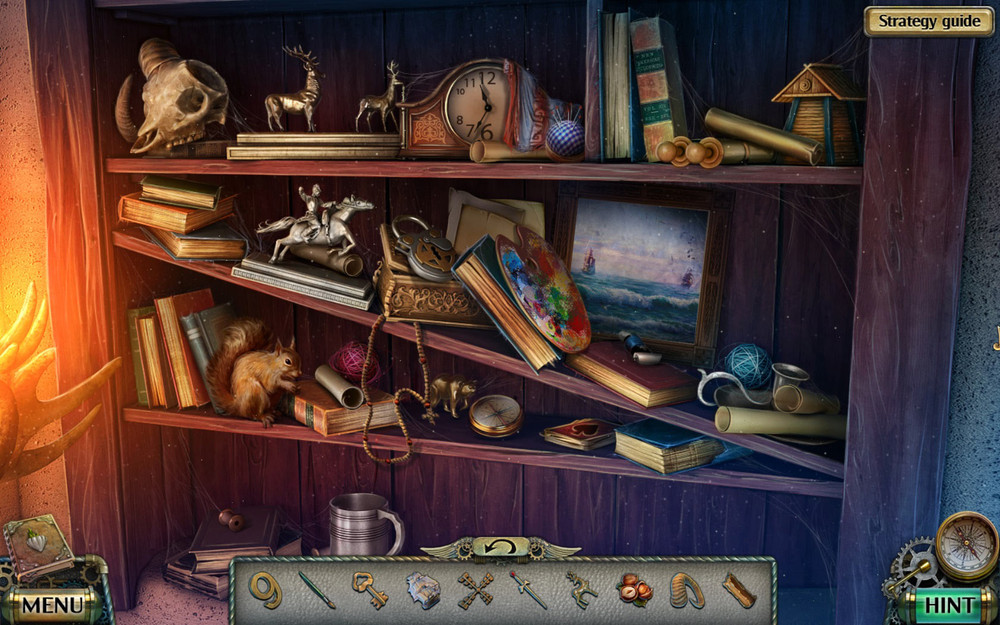Choose the sword item in the list
Image resolution: width=1000 pixels, height=625 pixels.
tap(528, 589)
